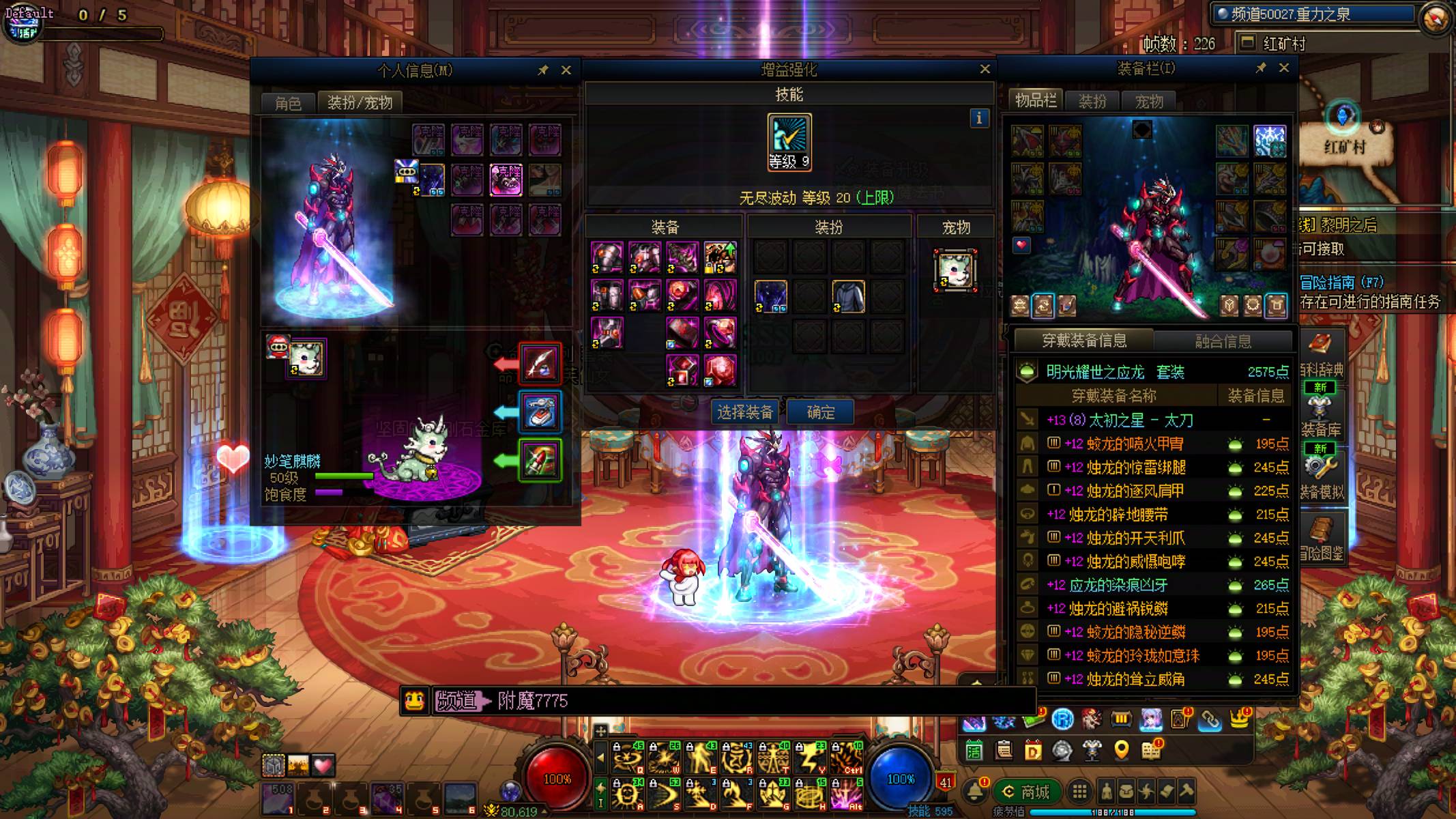Select the 穿戴装备信息 tab
The width and height of the screenshot is (1456, 819).
tap(1084, 340)
